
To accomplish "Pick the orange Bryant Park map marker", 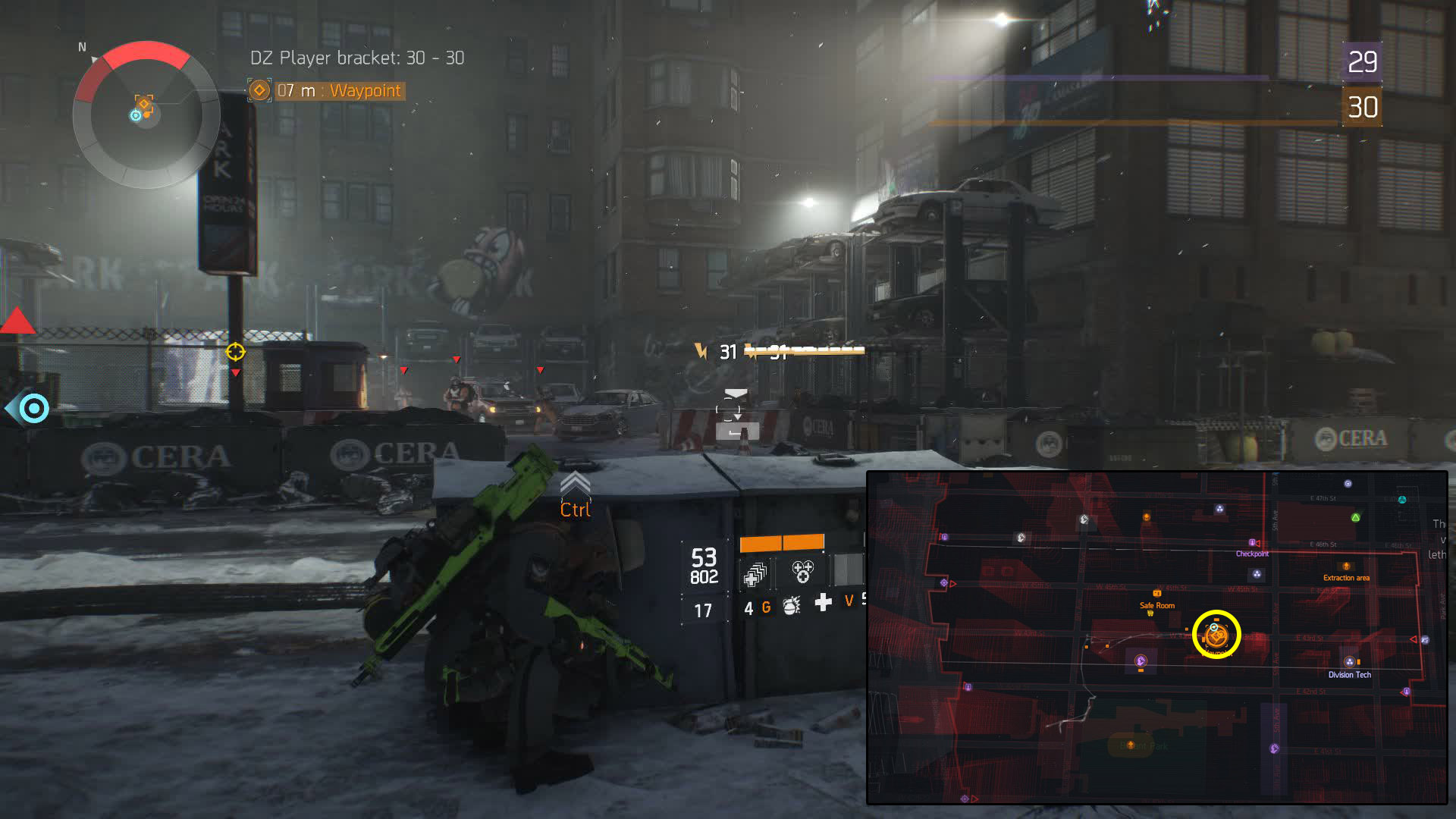I will click(1131, 745).
